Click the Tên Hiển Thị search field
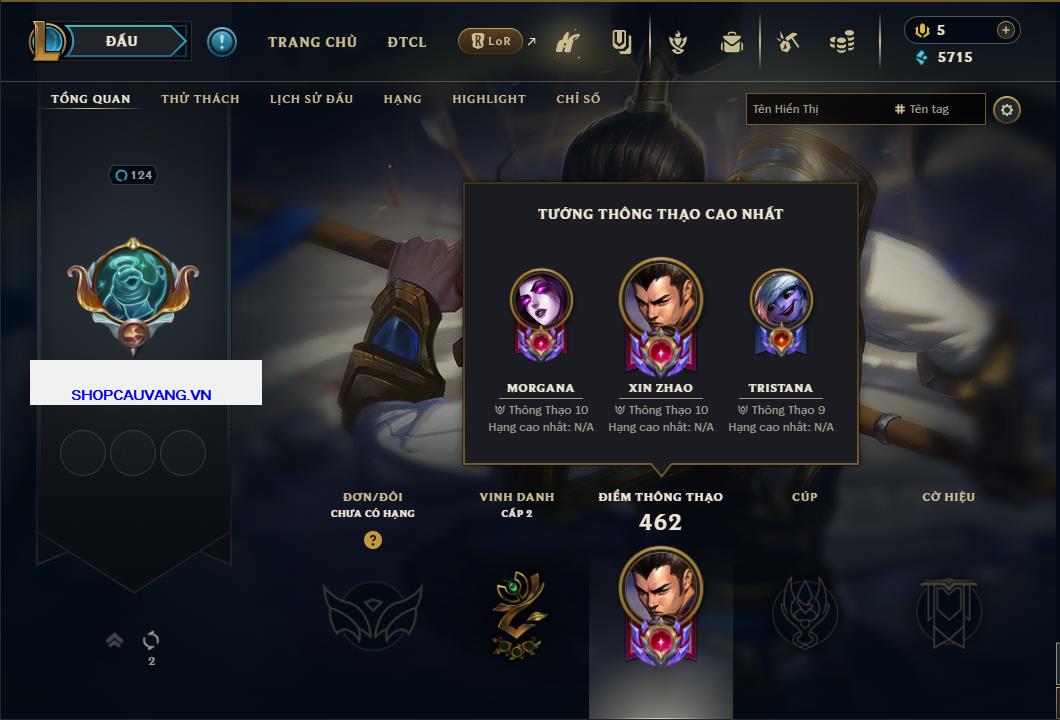This screenshot has width=1060, height=720. pos(815,109)
